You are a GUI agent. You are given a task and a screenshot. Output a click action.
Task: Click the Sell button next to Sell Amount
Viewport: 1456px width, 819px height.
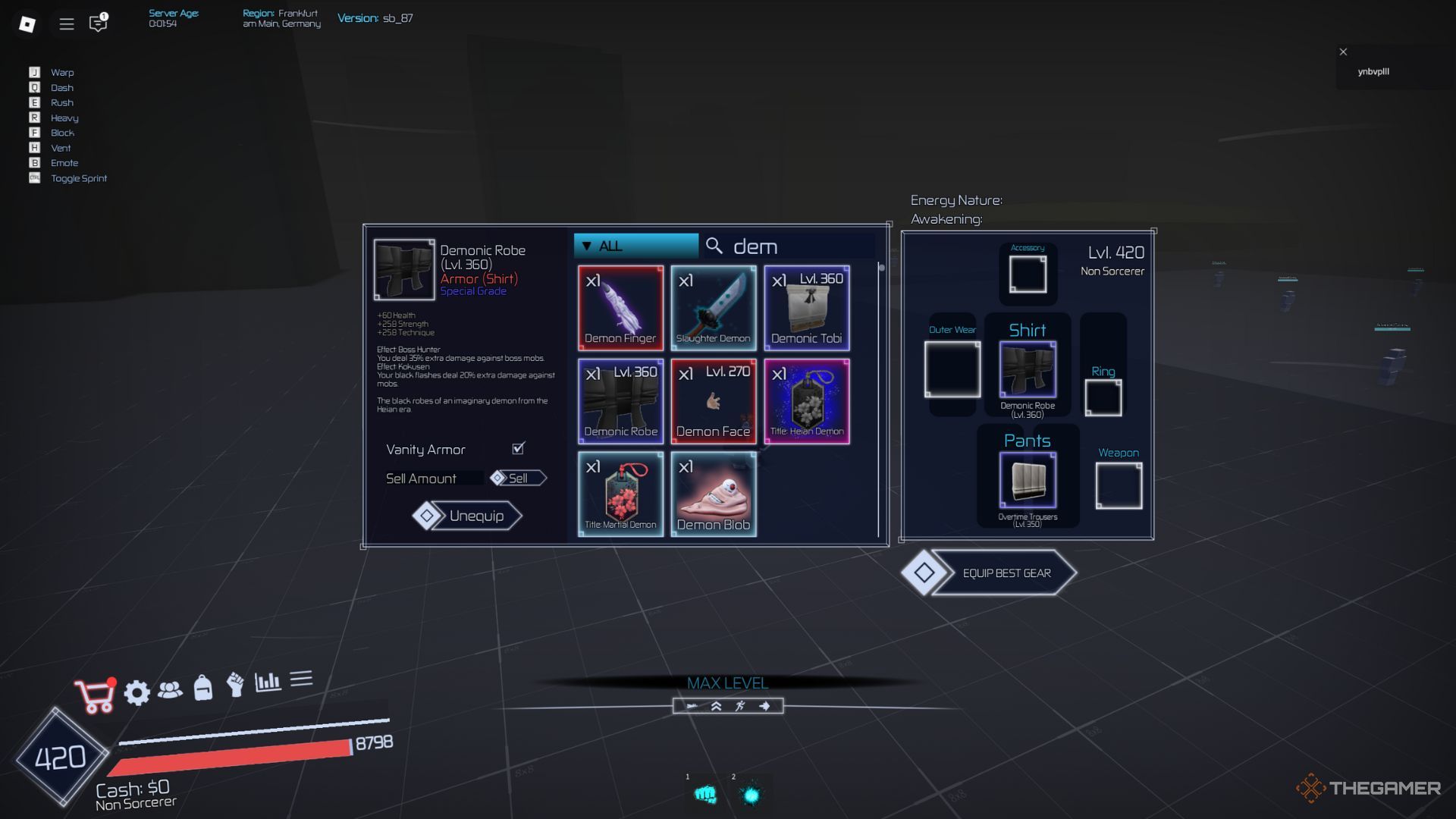(x=519, y=478)
